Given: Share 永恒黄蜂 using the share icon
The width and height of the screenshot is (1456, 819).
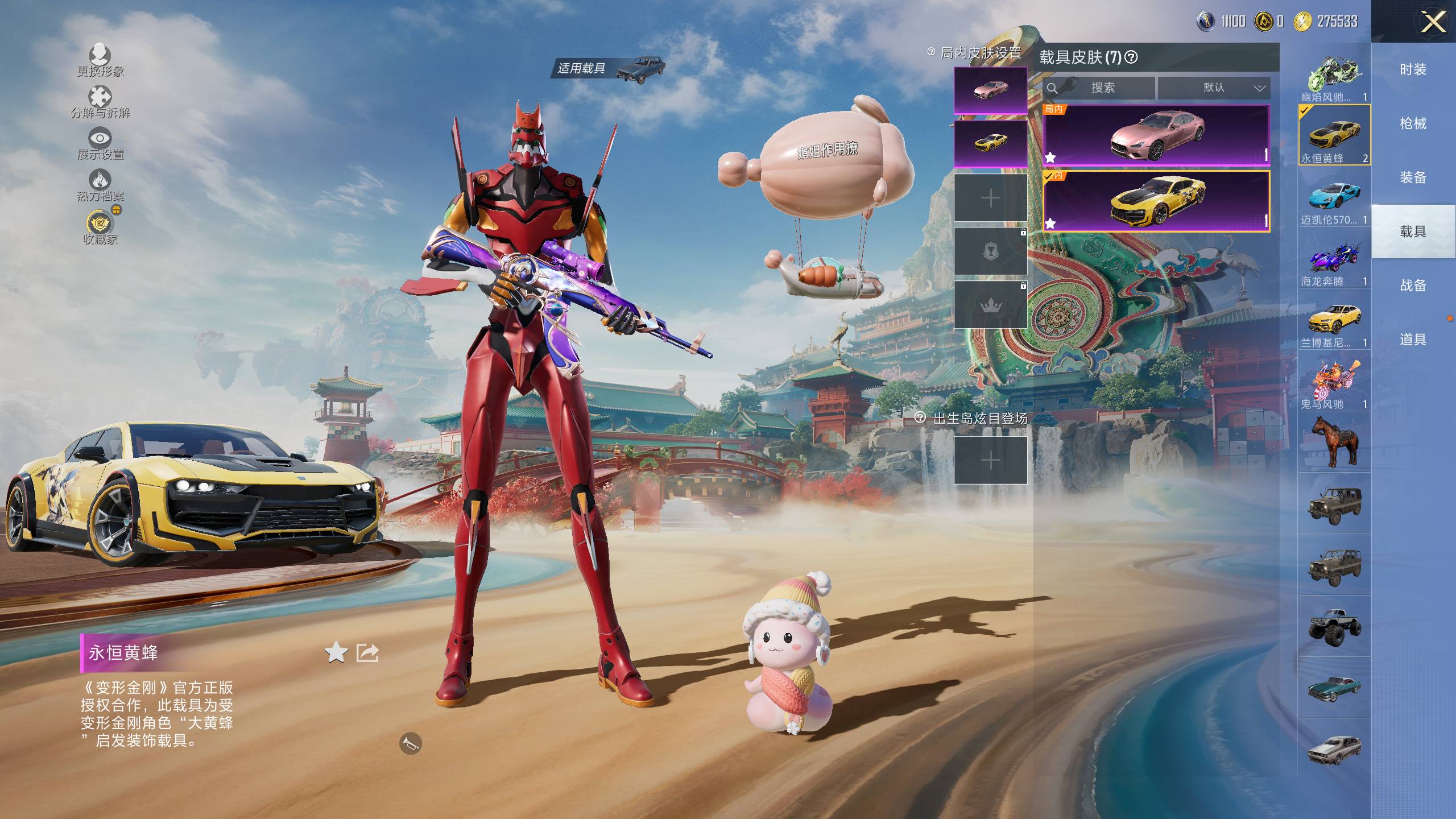Looking at the screenshot, I should [367, 652].
